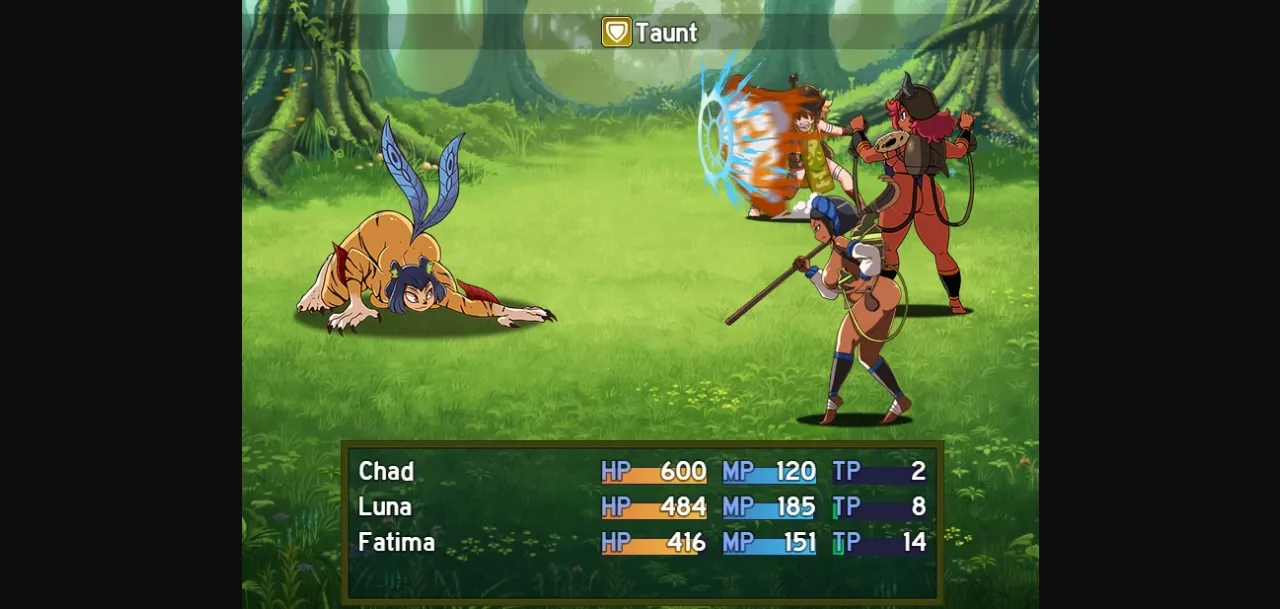Pick Fatima from the party status list
Screen dimensions: 1280x609
click(396, 543)
